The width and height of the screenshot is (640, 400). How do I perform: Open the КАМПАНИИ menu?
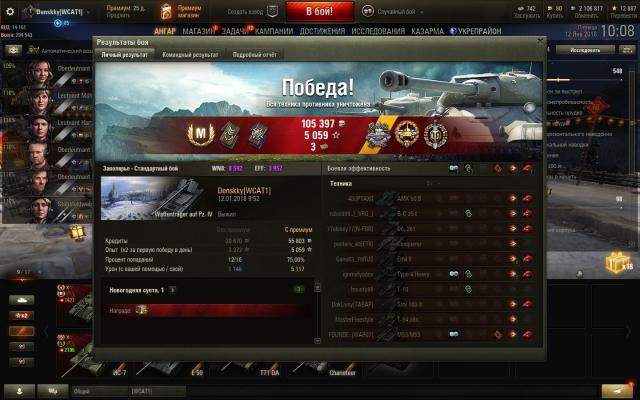[x=274, y=31]
